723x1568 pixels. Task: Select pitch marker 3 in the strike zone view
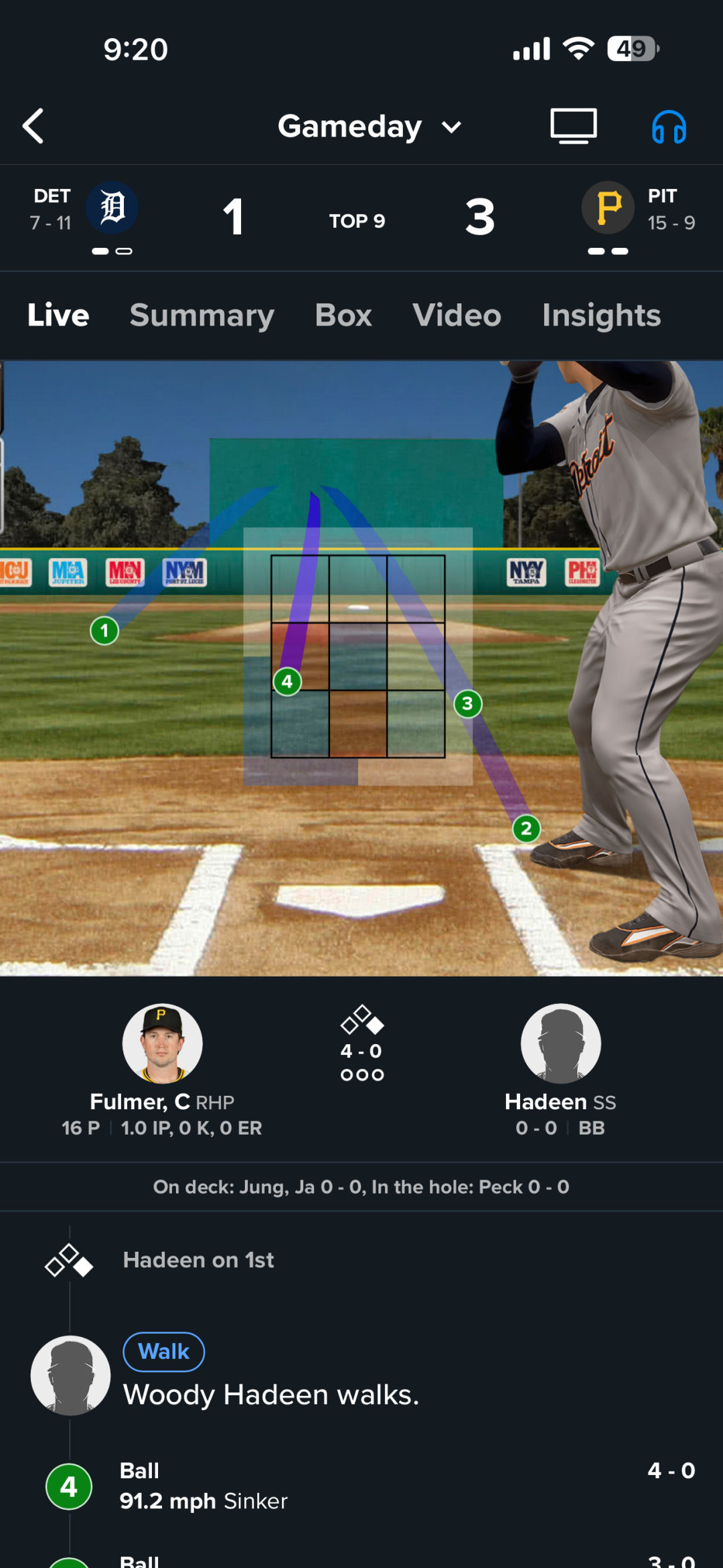click(x=467, y=703)
